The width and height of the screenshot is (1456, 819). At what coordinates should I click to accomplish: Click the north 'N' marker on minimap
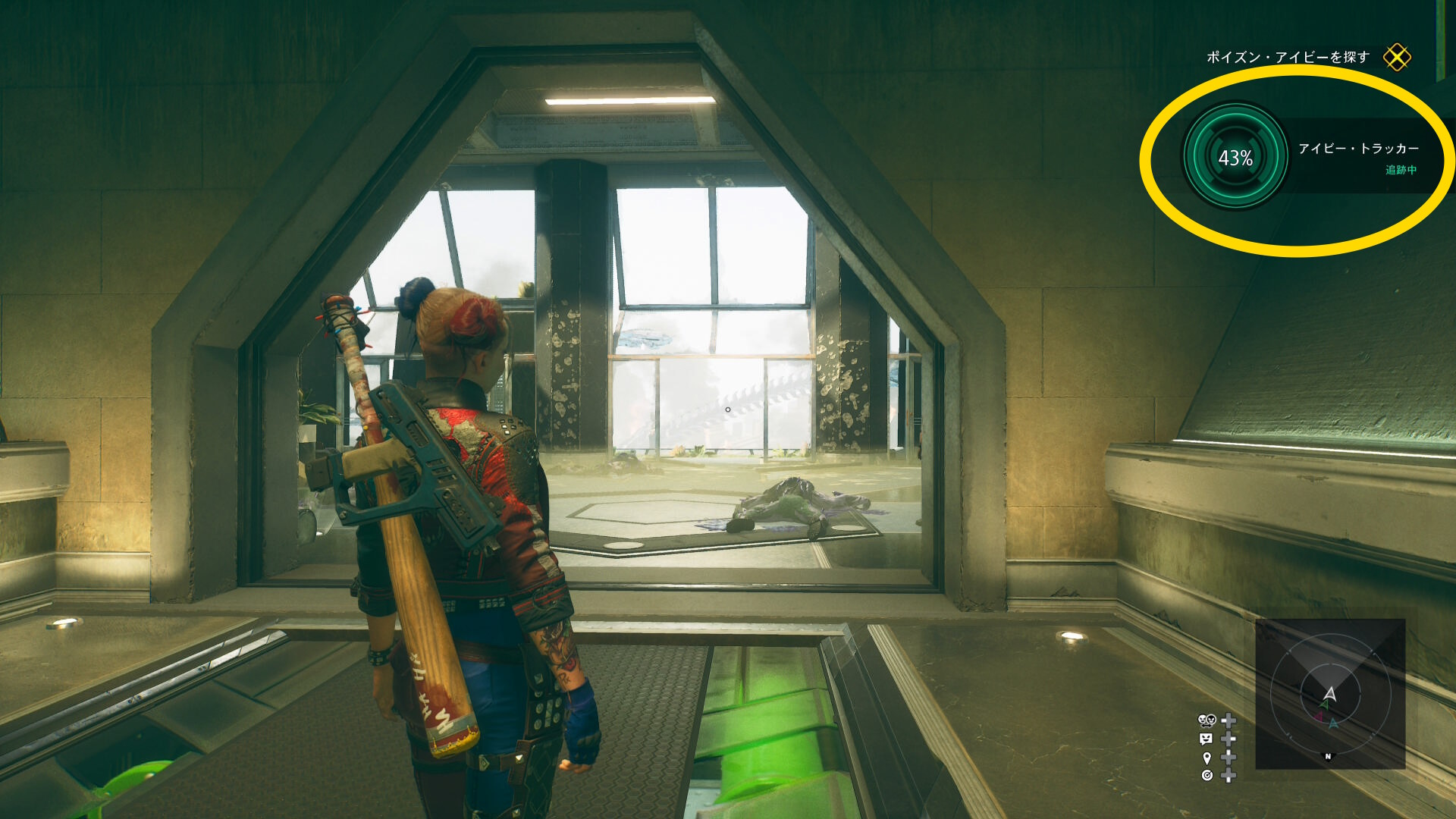pos(1328,756)
